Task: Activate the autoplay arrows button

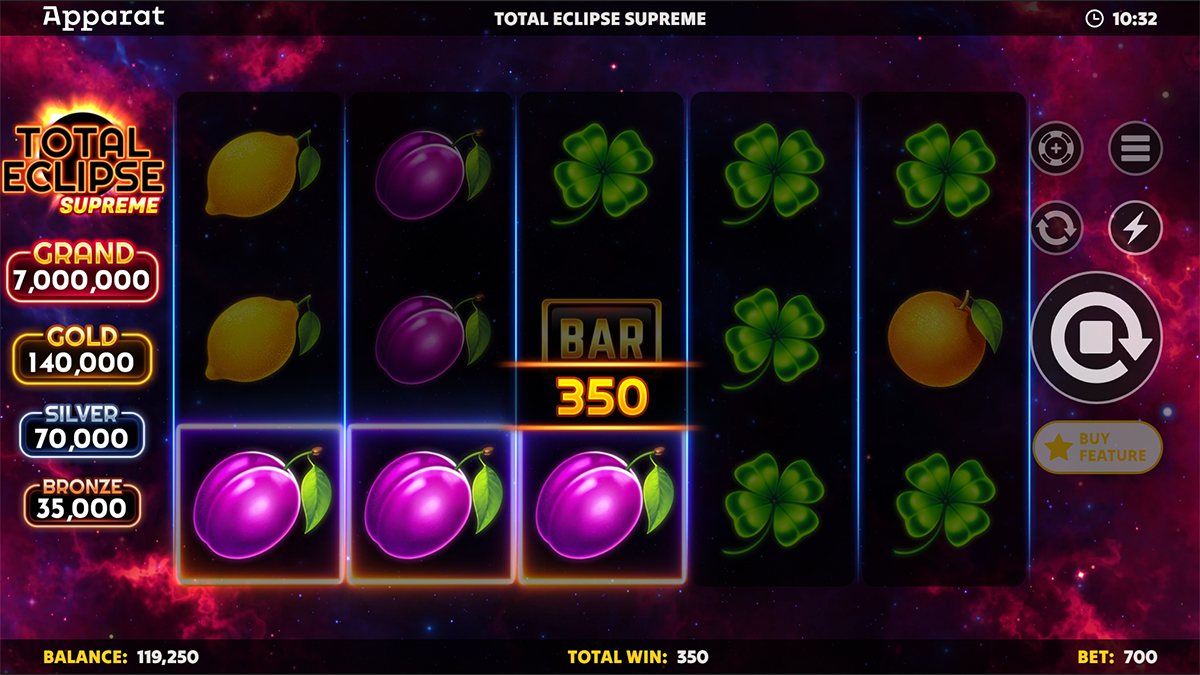Action: tap(1056, 228)
